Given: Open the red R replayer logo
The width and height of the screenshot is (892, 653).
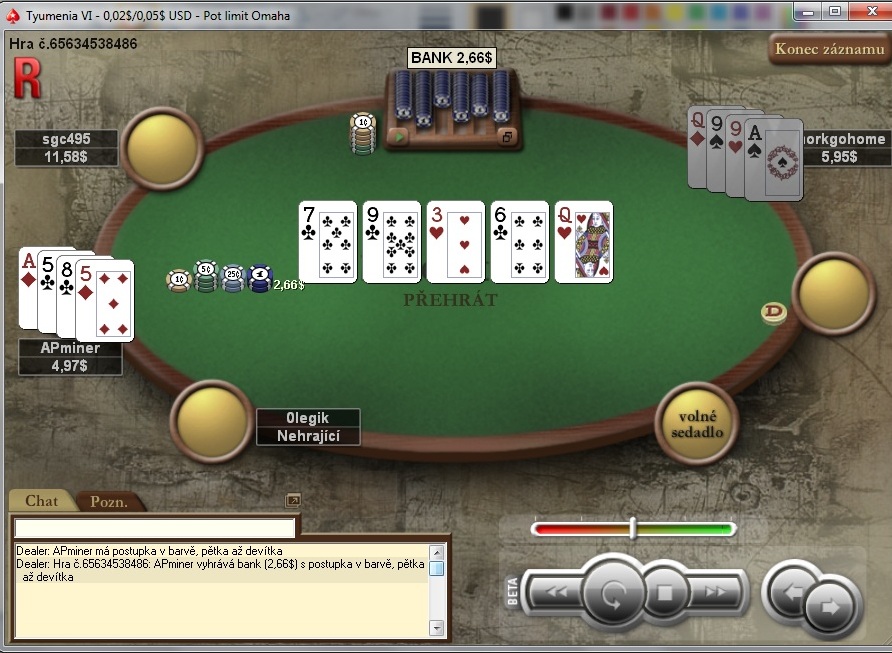Looking at the screenshot, I should (x=27, y=78).
